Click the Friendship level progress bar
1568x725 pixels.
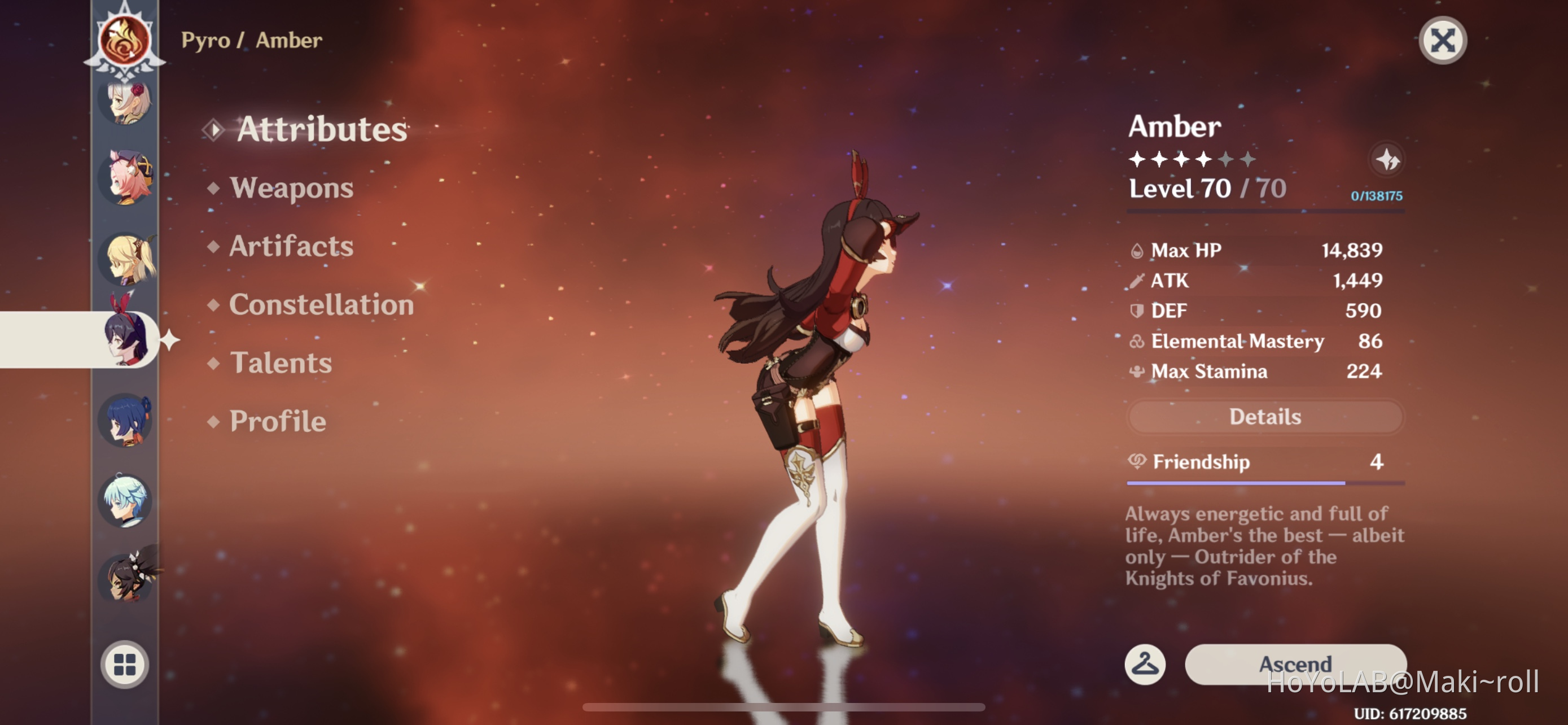tap(1265, 484)
